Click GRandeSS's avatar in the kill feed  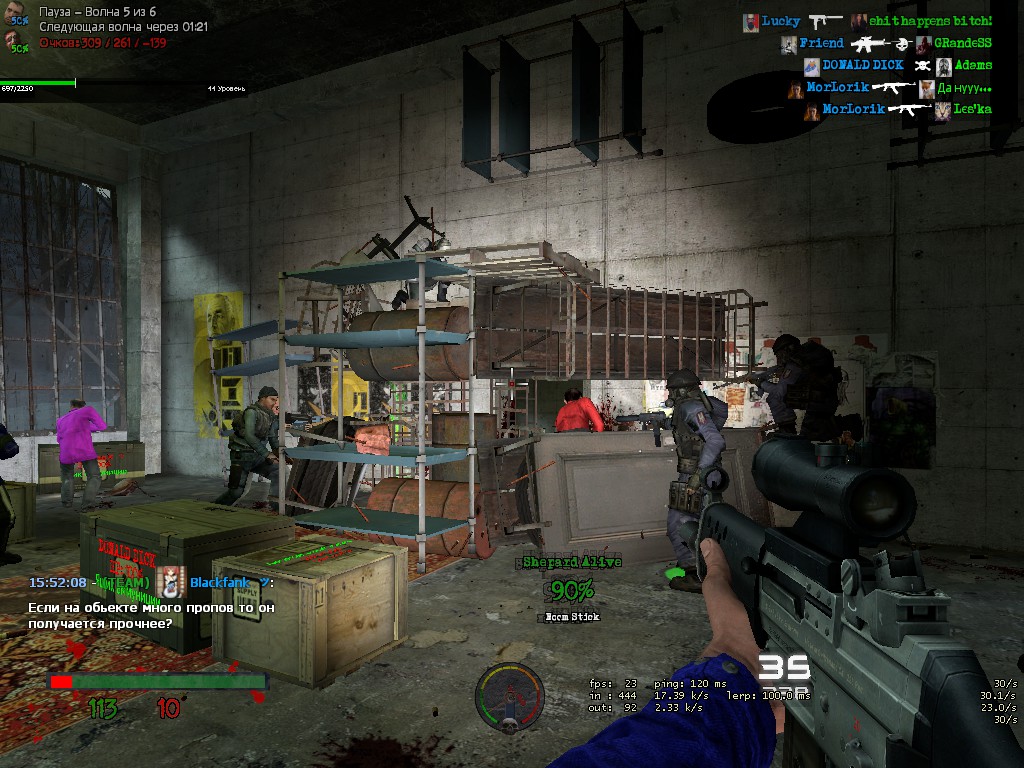pyautogui.click(x=923, y=44)
